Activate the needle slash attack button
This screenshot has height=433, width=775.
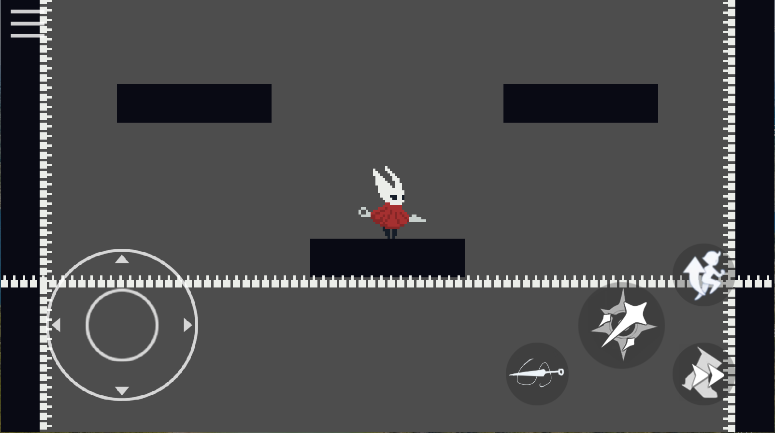click(x=621, y=325)
